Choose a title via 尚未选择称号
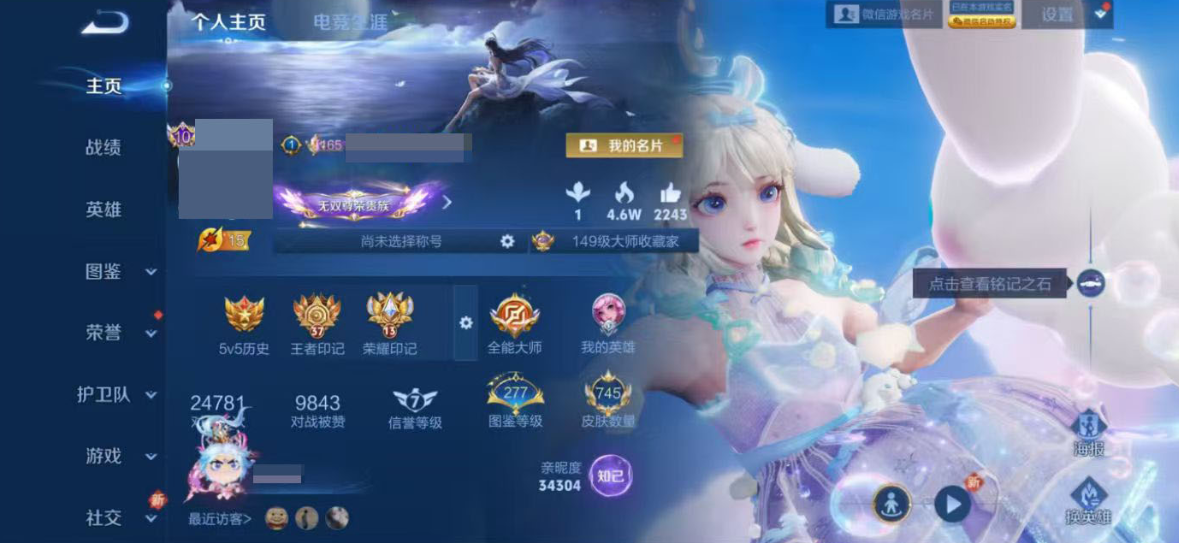Image resolution: width=1179 pixels, height=543 pixels. 400,241
